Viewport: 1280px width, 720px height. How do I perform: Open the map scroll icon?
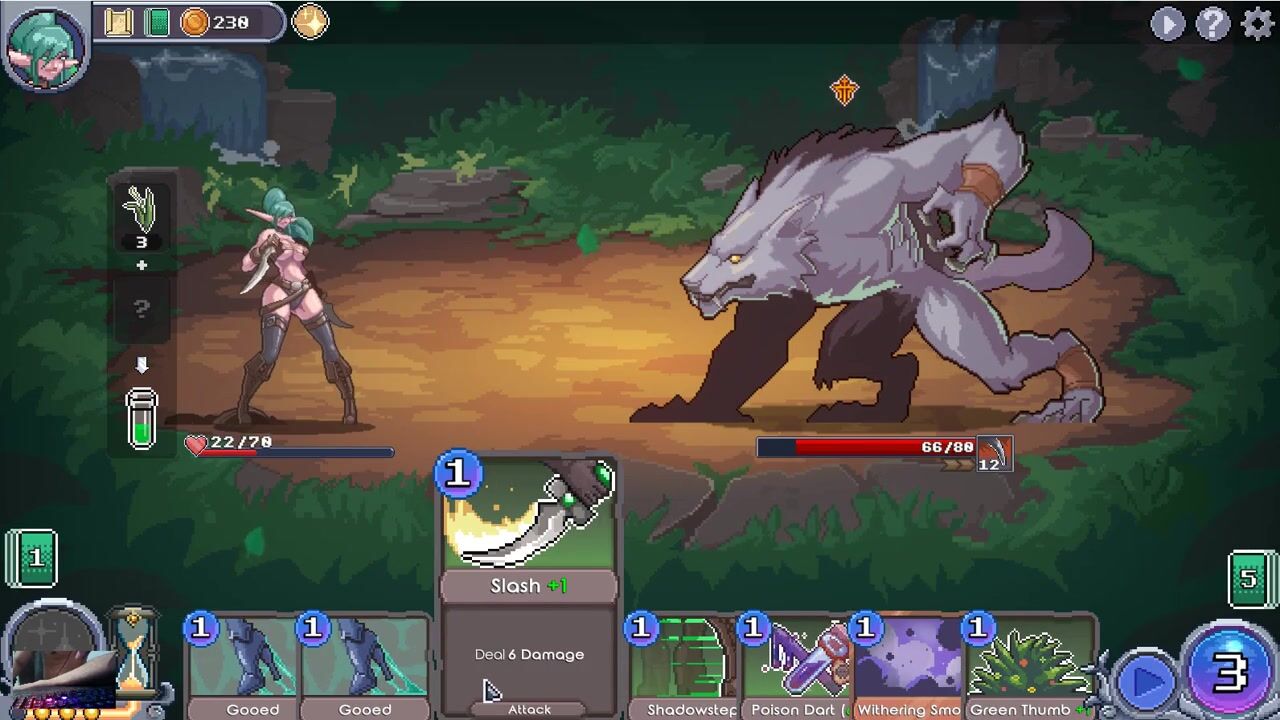point(119,22)
